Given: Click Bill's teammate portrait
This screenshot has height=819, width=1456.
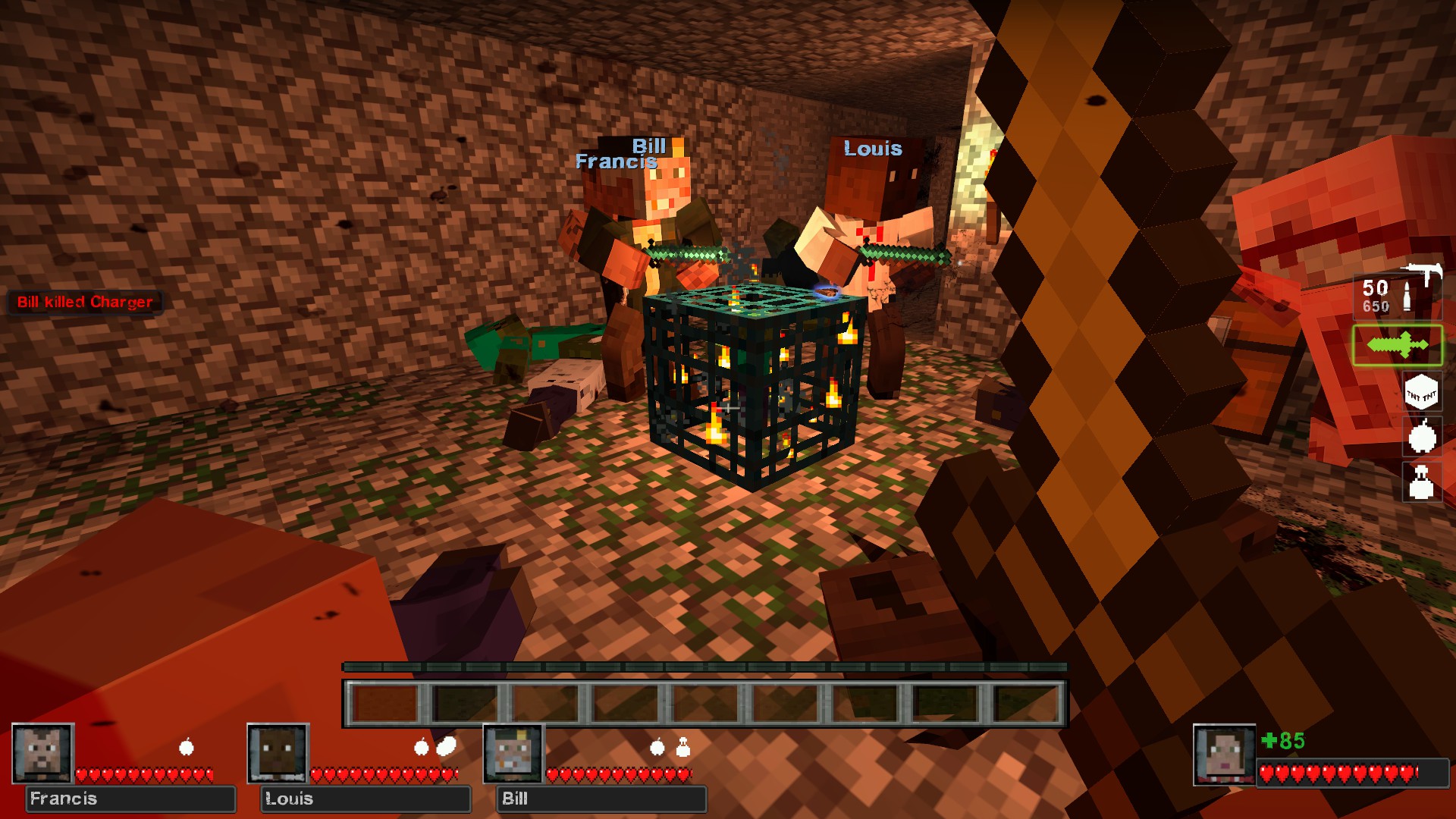Looking at the screenshot, I should tap(513, 753).
